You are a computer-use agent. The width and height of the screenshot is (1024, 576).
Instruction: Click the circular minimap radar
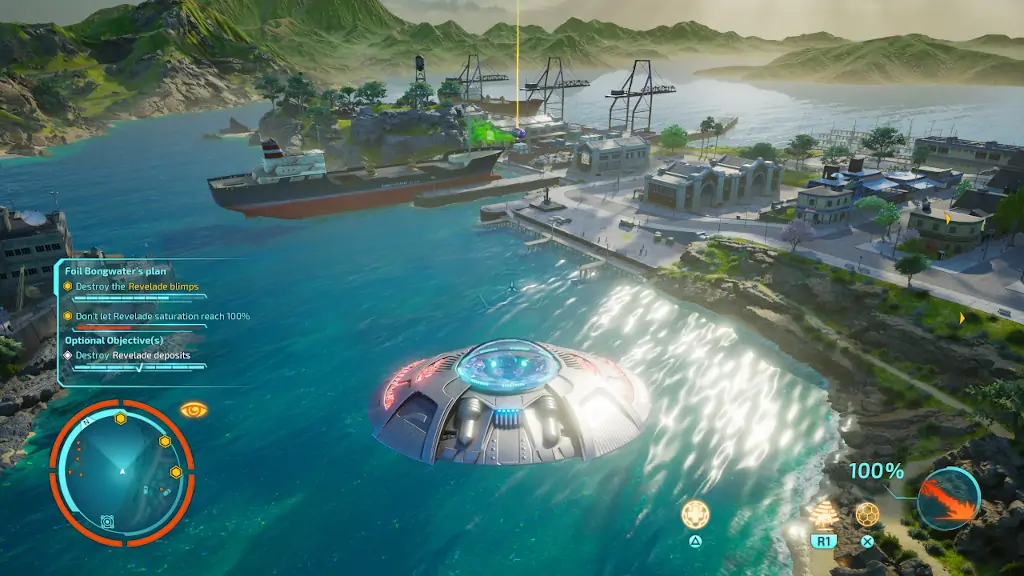[121, 472]
